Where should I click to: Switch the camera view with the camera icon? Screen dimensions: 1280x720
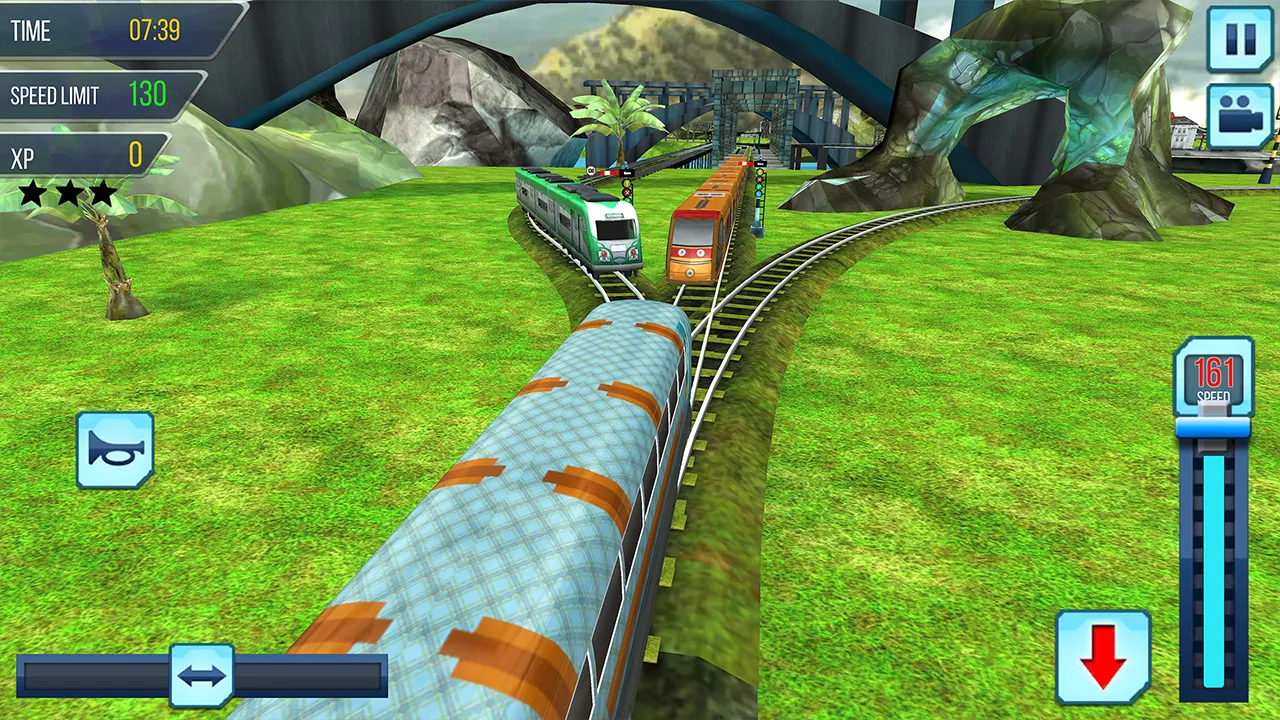tap(1240, 117)
